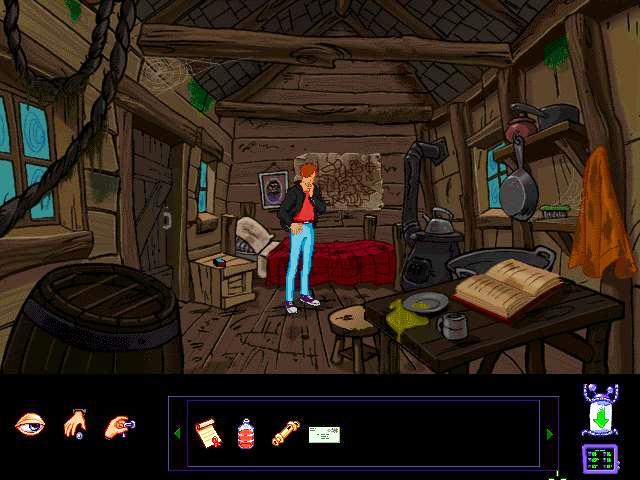Select the rolled document with red seal
This screenshot has height=480, width=640.
[x=207, y=433]
